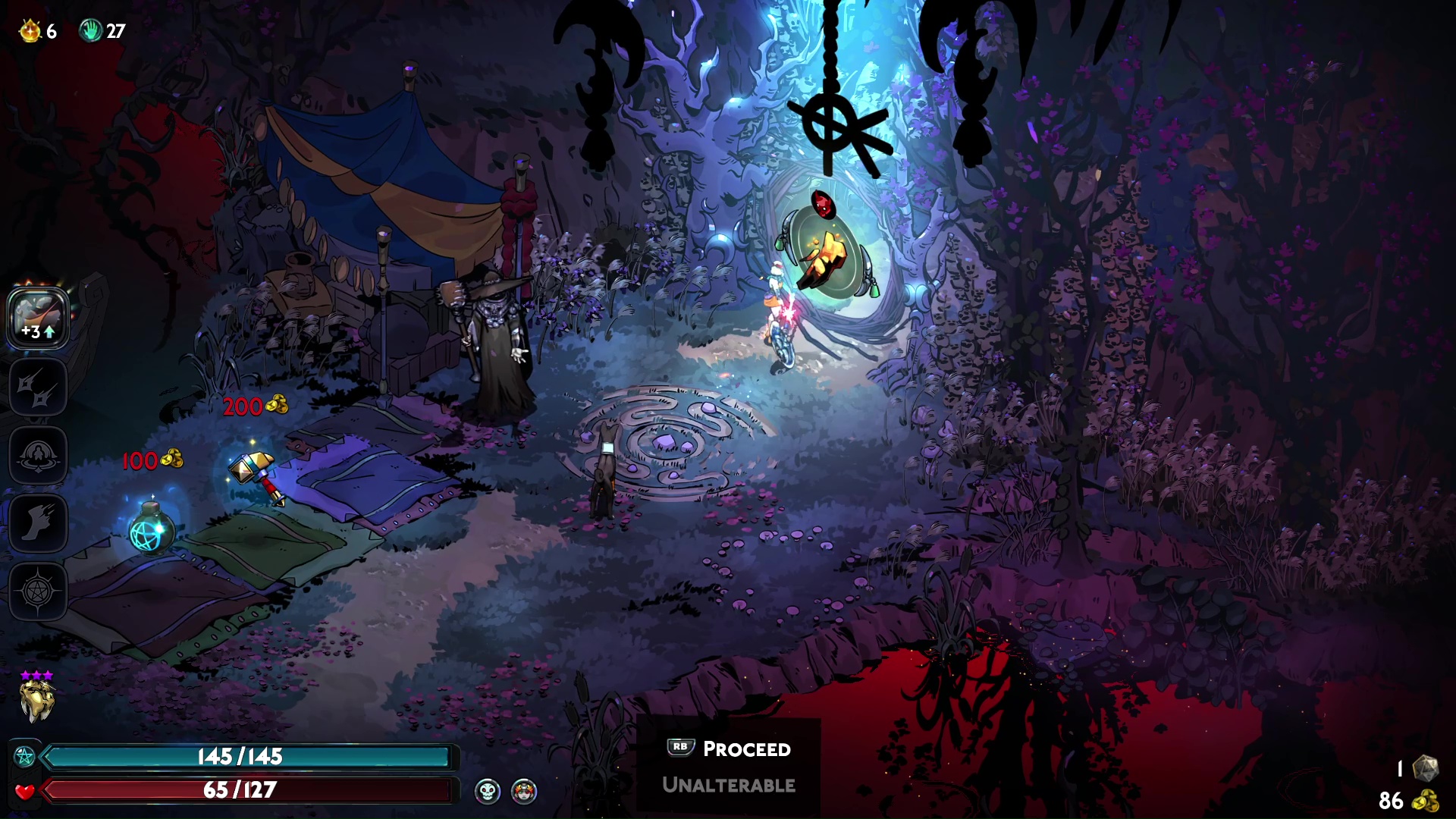This screenshot has height=819, width=1456.
Task: Click the horned character portrait status icon
Action: 524,791
